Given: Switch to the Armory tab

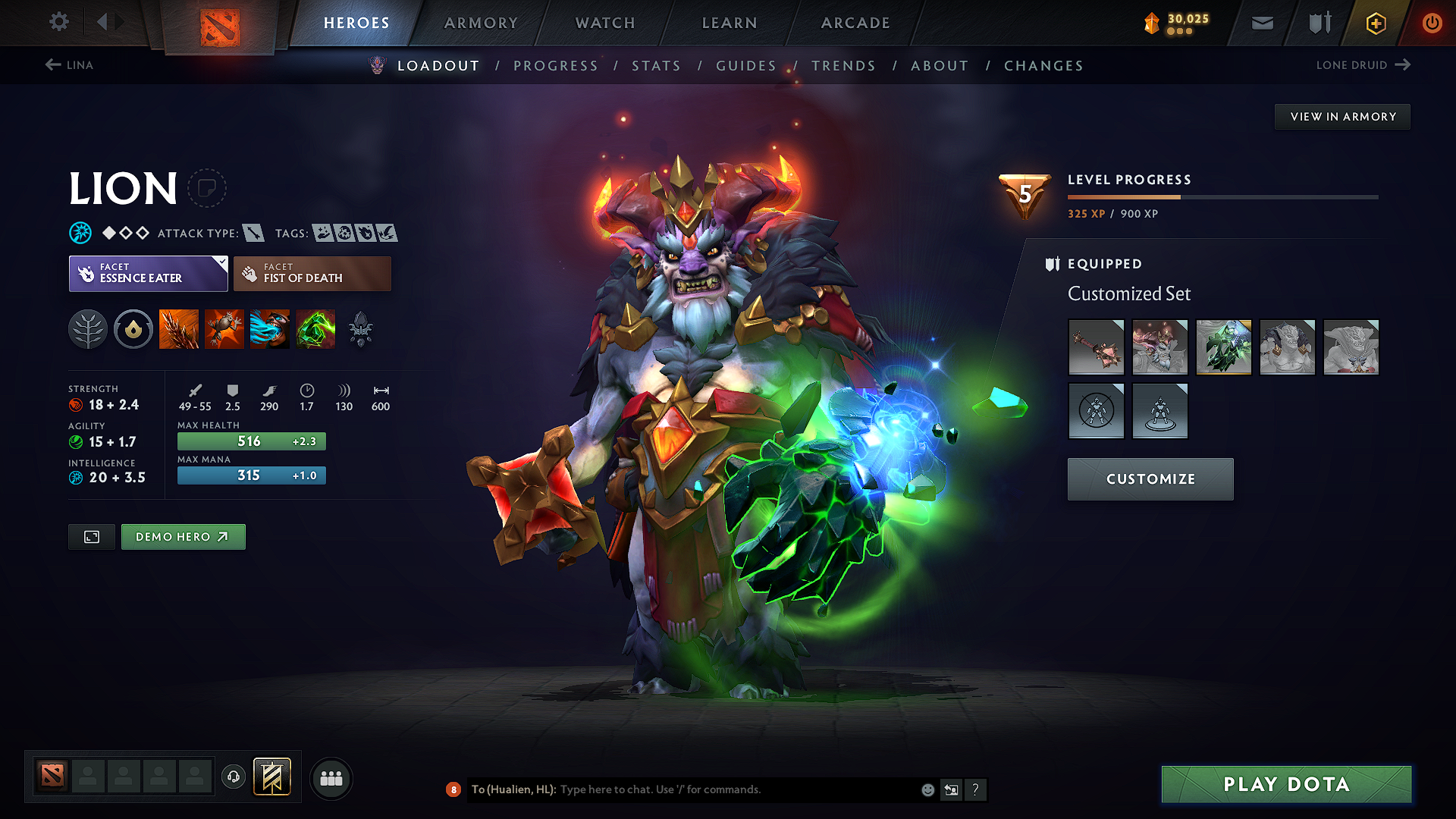Looking at the screenshot, I should point(481,23).
